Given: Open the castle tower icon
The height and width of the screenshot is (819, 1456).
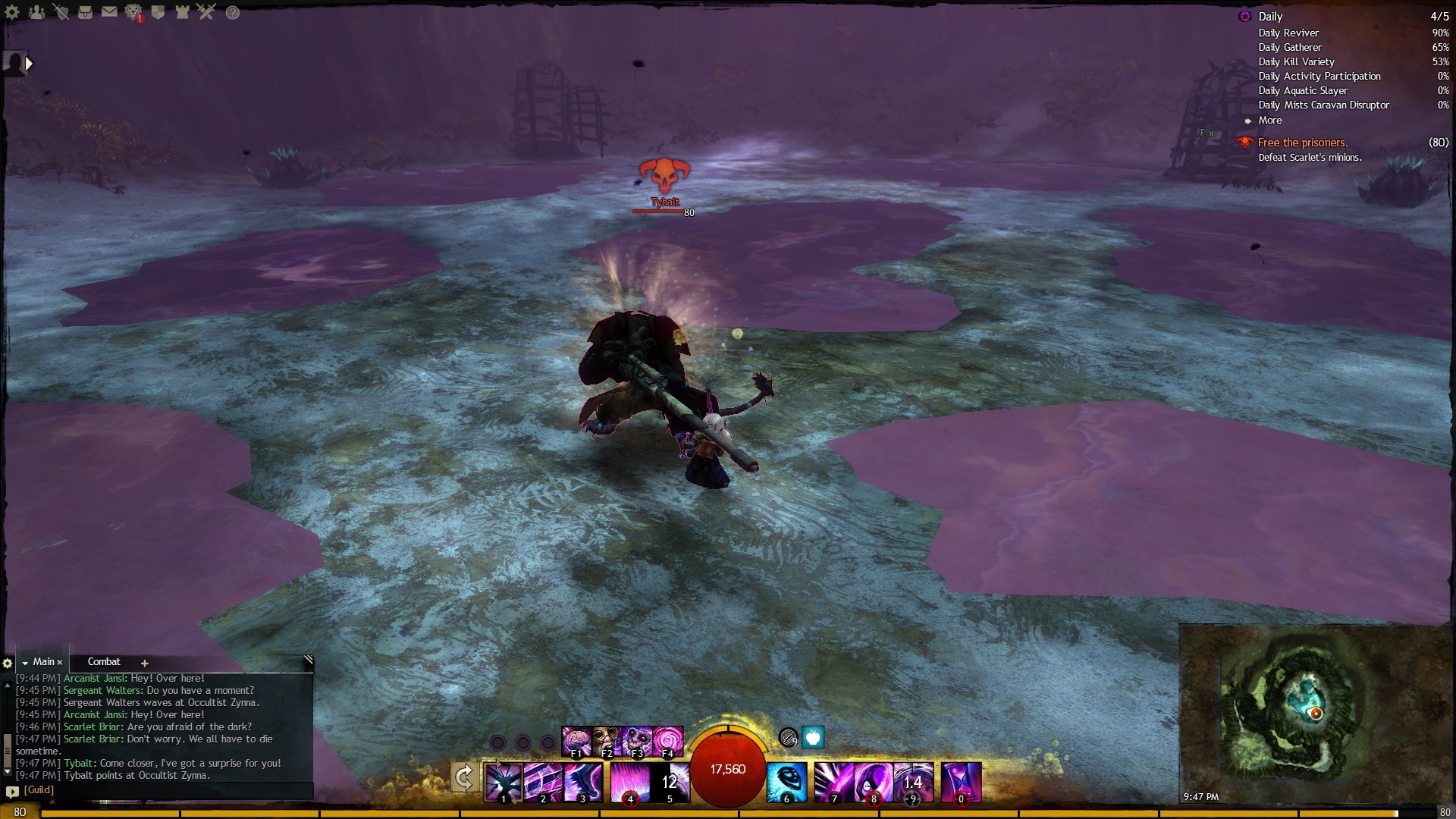Looking at the screenshot, I should click(182, 12).
